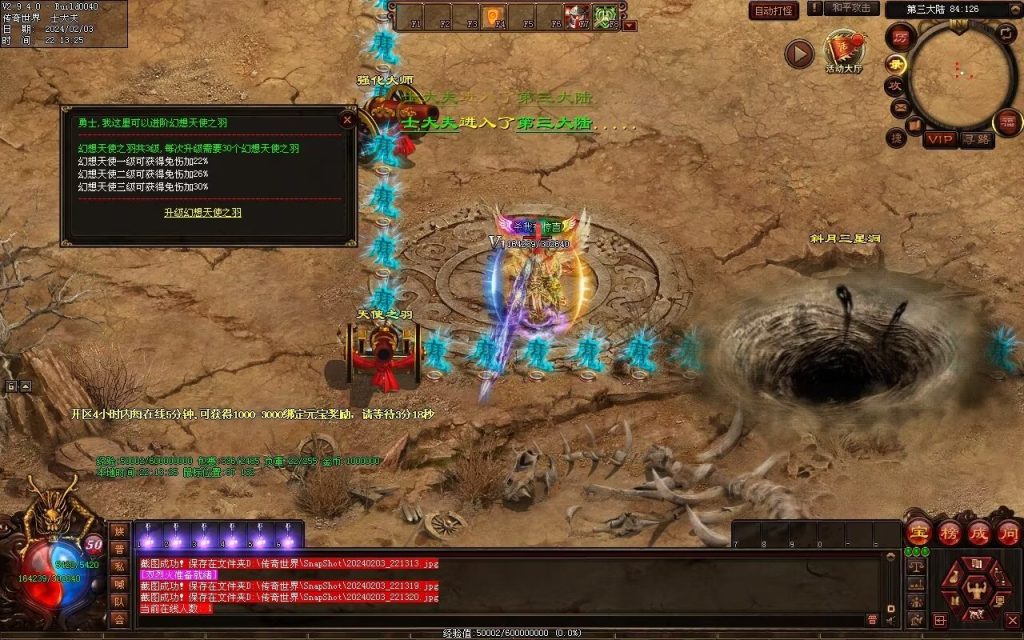Activate the 寻路 pathfinding button

(977, 139)
